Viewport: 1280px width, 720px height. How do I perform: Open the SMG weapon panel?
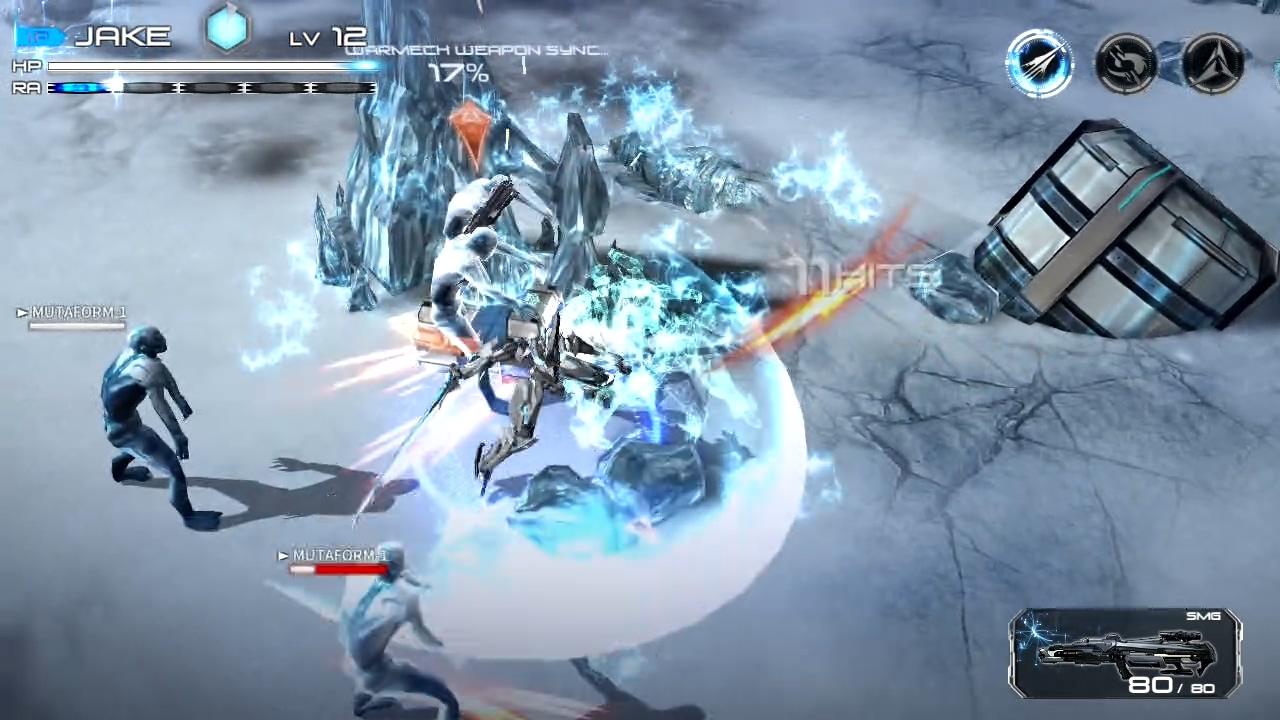[1125, 650]
